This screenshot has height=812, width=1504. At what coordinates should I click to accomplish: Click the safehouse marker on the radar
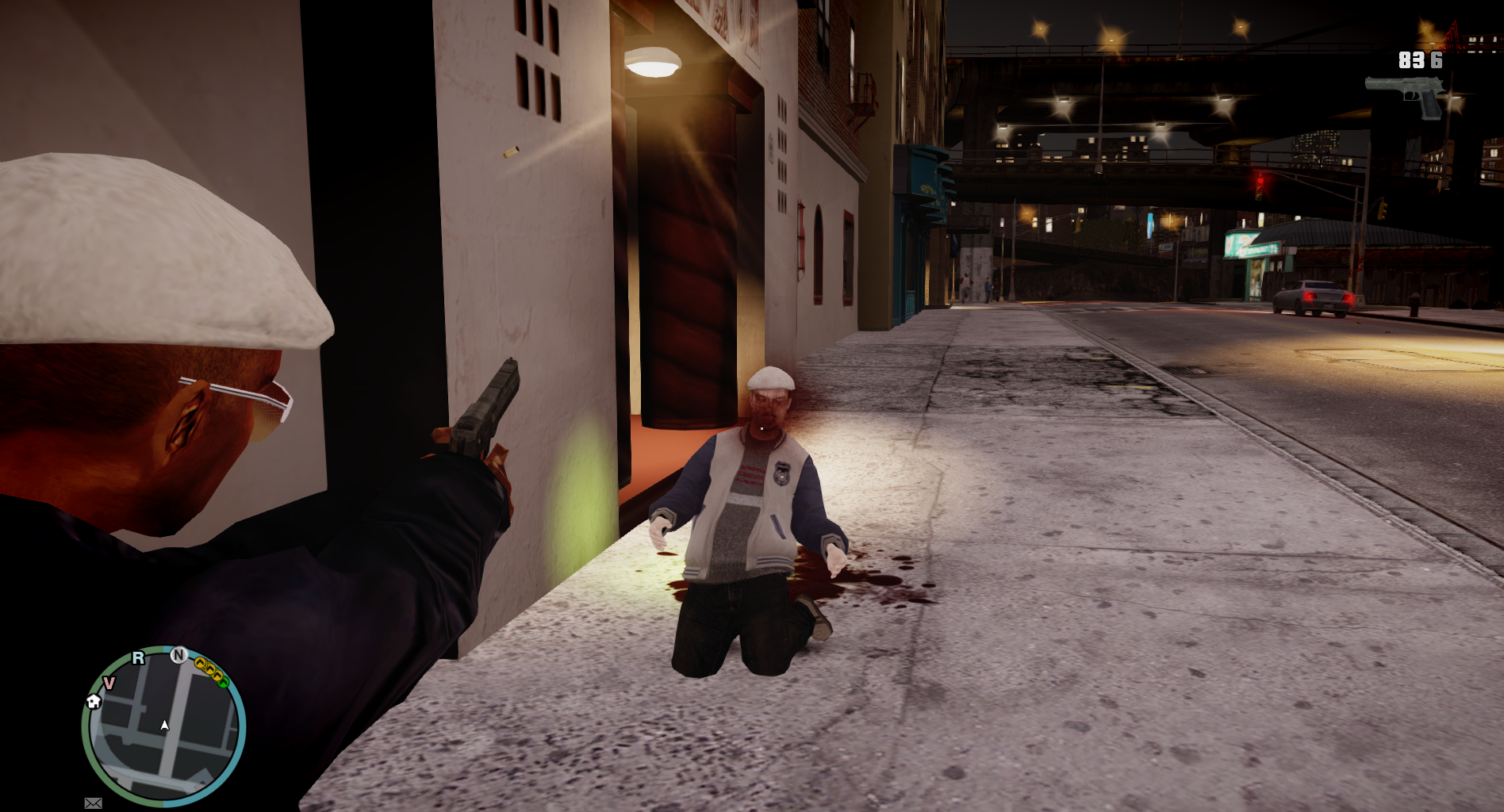pyautogui.click(x=94, y=701)
